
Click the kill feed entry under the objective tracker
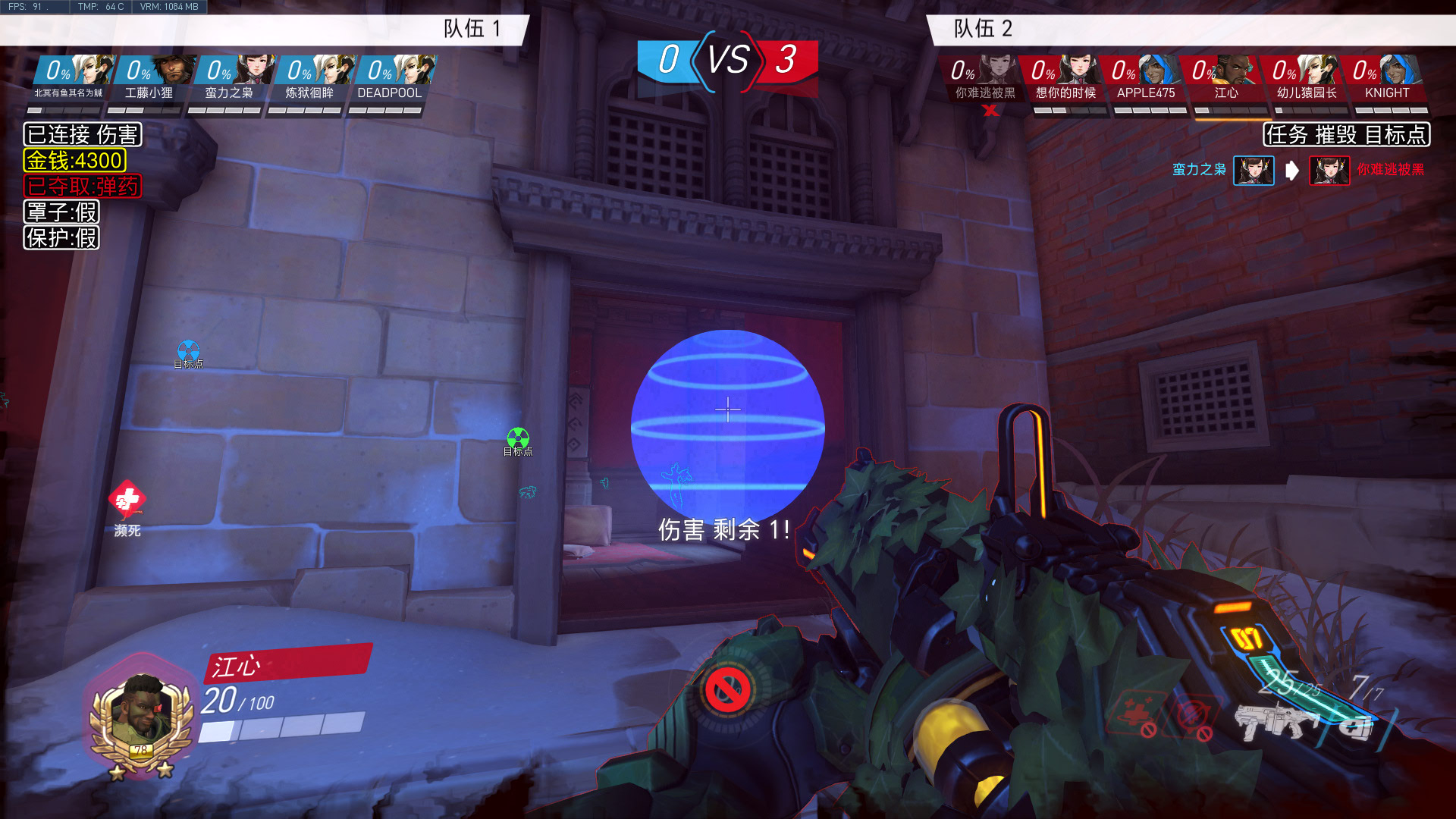point(1298,170)
